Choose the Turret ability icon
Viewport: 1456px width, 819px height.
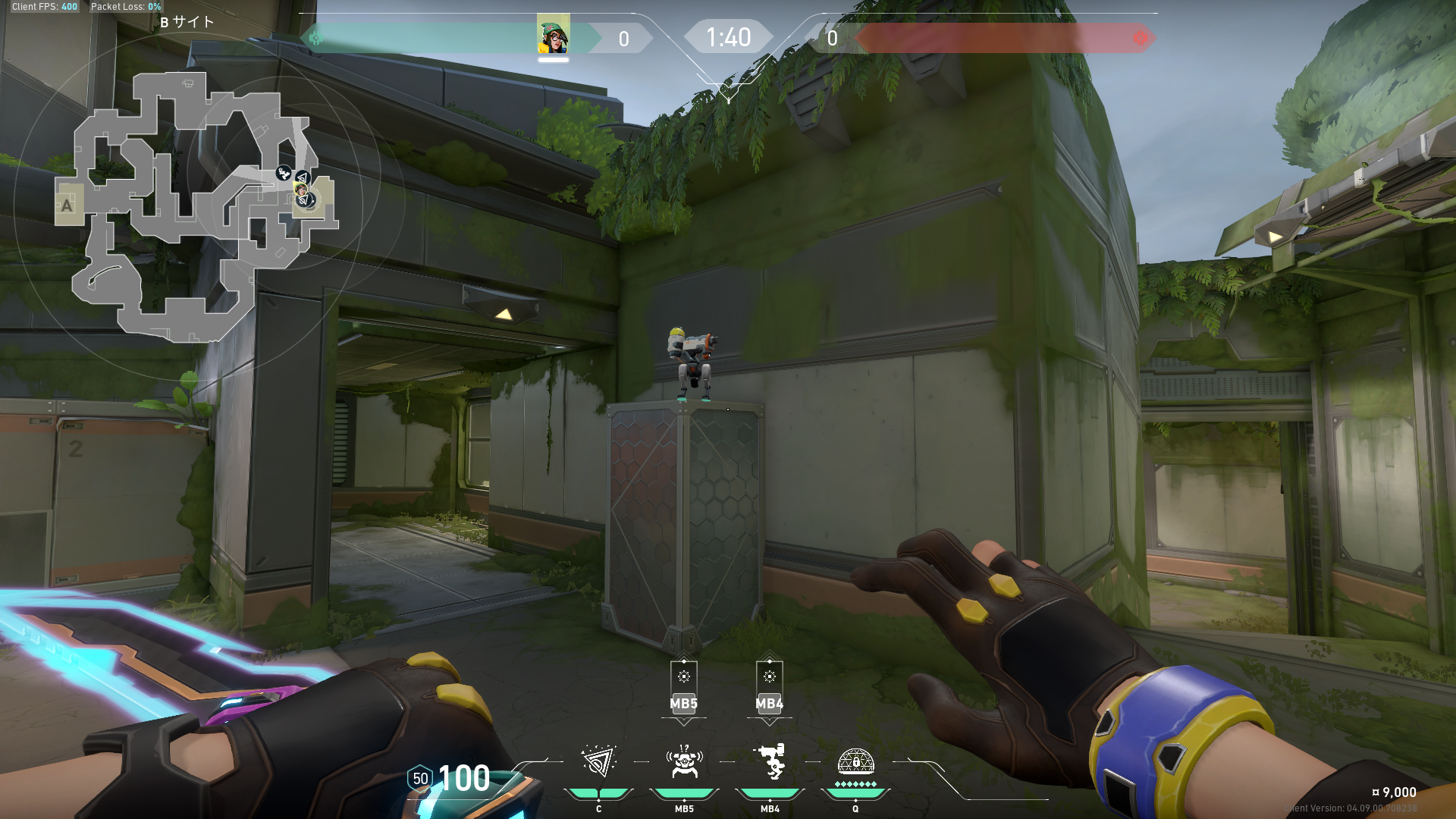click(770, 762)
